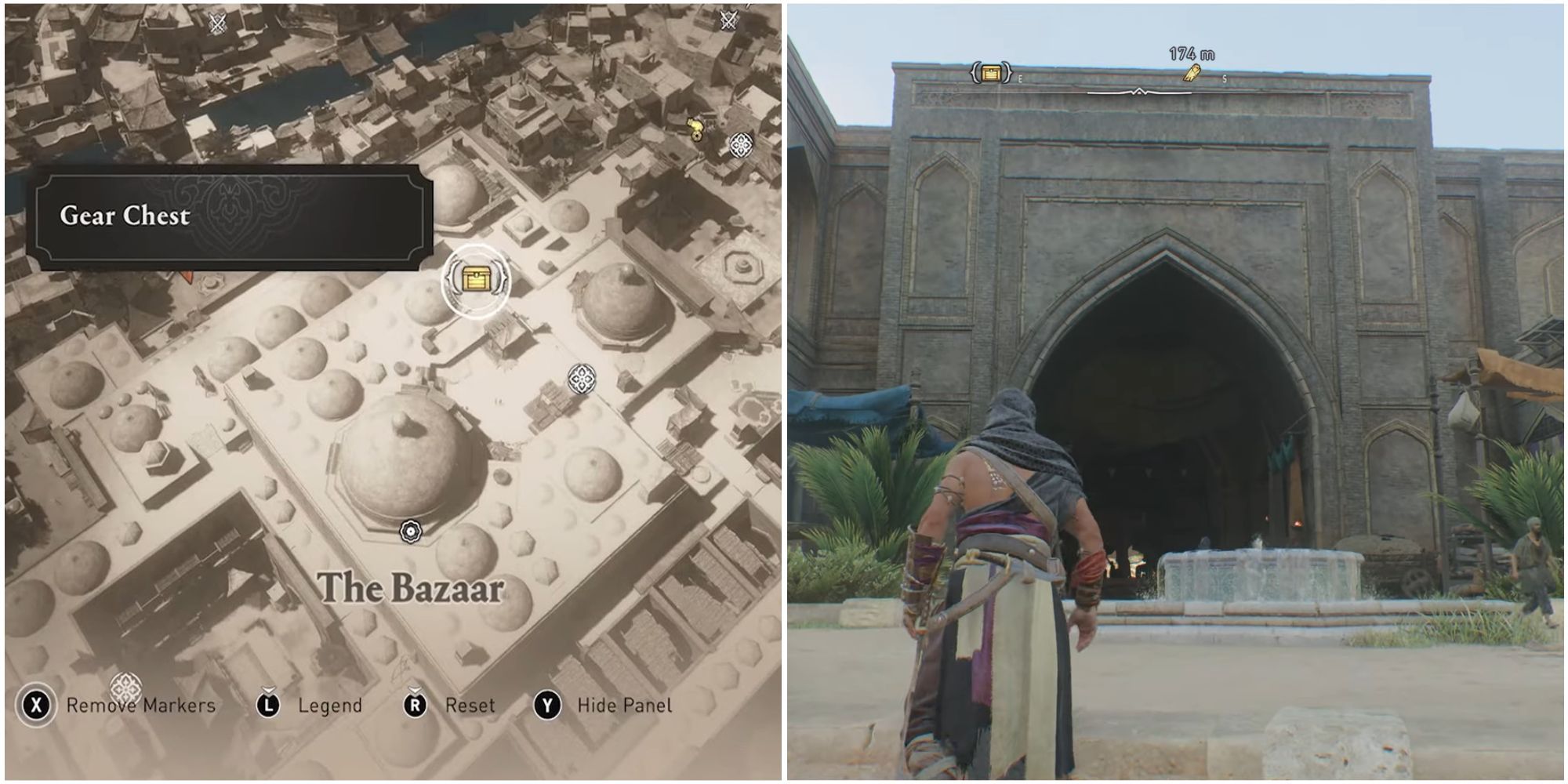Toggle the orange waypoint marker at the map edge
Viewport: 1568px width, 784px height.
click(x=187, y=274)
